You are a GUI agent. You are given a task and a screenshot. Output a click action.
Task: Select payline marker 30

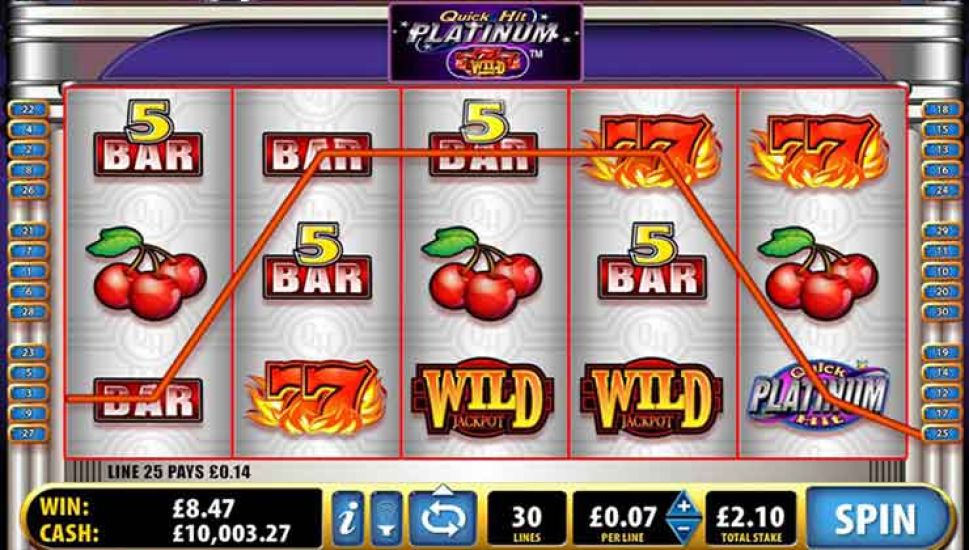coord(941,311)
